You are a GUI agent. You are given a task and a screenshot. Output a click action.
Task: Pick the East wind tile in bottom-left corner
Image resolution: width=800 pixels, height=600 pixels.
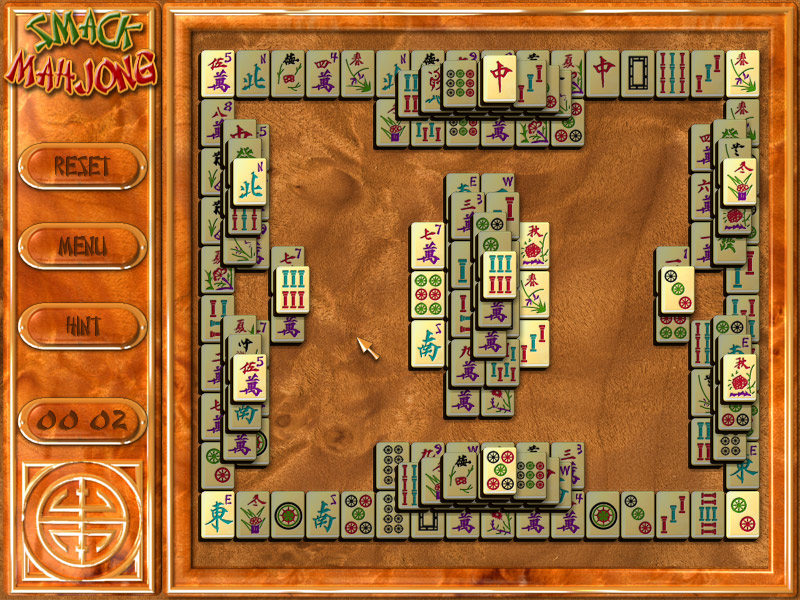[x=217, y=515]
